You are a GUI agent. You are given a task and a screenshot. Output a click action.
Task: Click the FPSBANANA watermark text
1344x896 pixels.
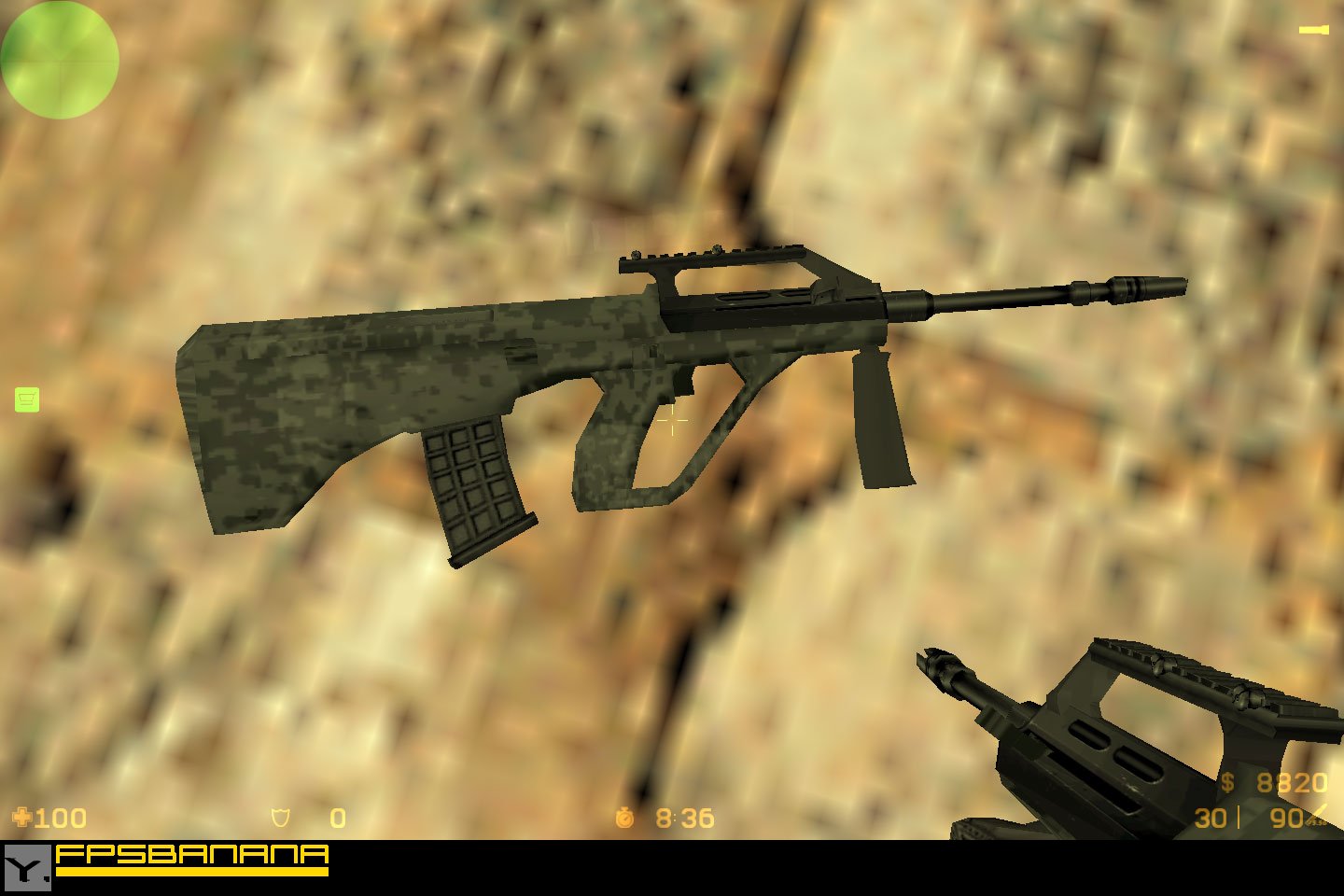(191, 853)
